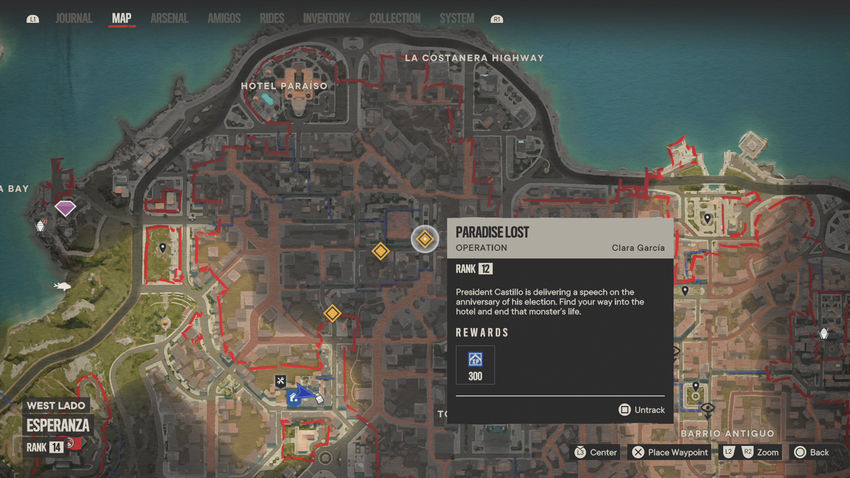The width and height of the screenshot is (850, 478).
Task: Switch to the Collection tab
Action: tap(394, 18)
